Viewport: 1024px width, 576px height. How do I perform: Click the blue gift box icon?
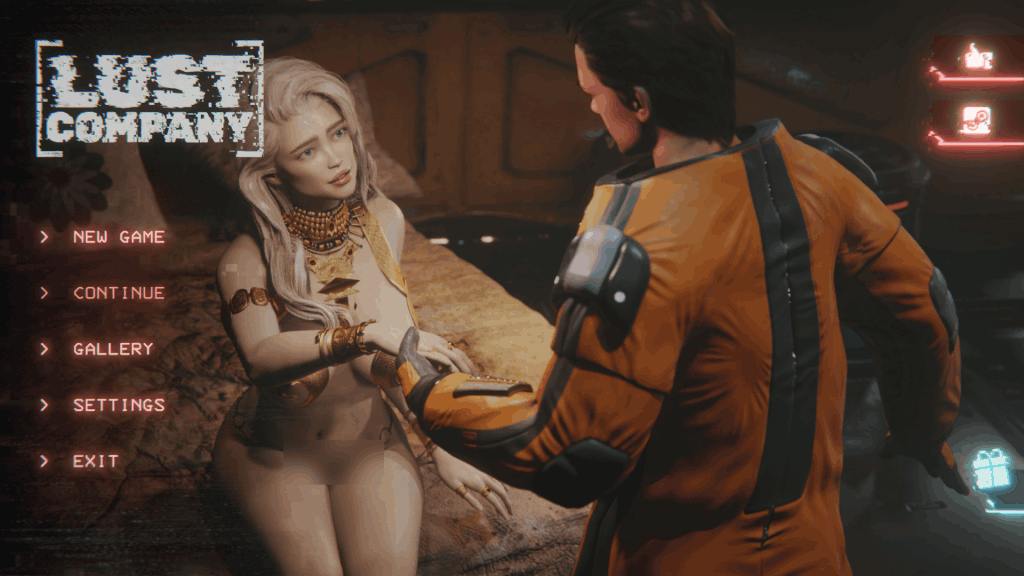click(x=992, y=470)
